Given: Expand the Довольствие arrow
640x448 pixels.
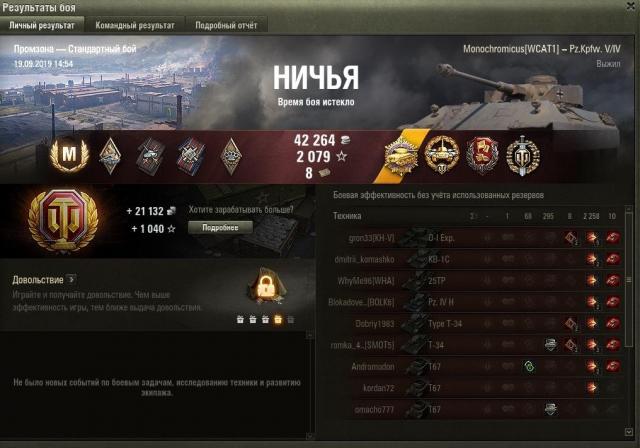Looking at the screenshot, I should coord(72,279).
